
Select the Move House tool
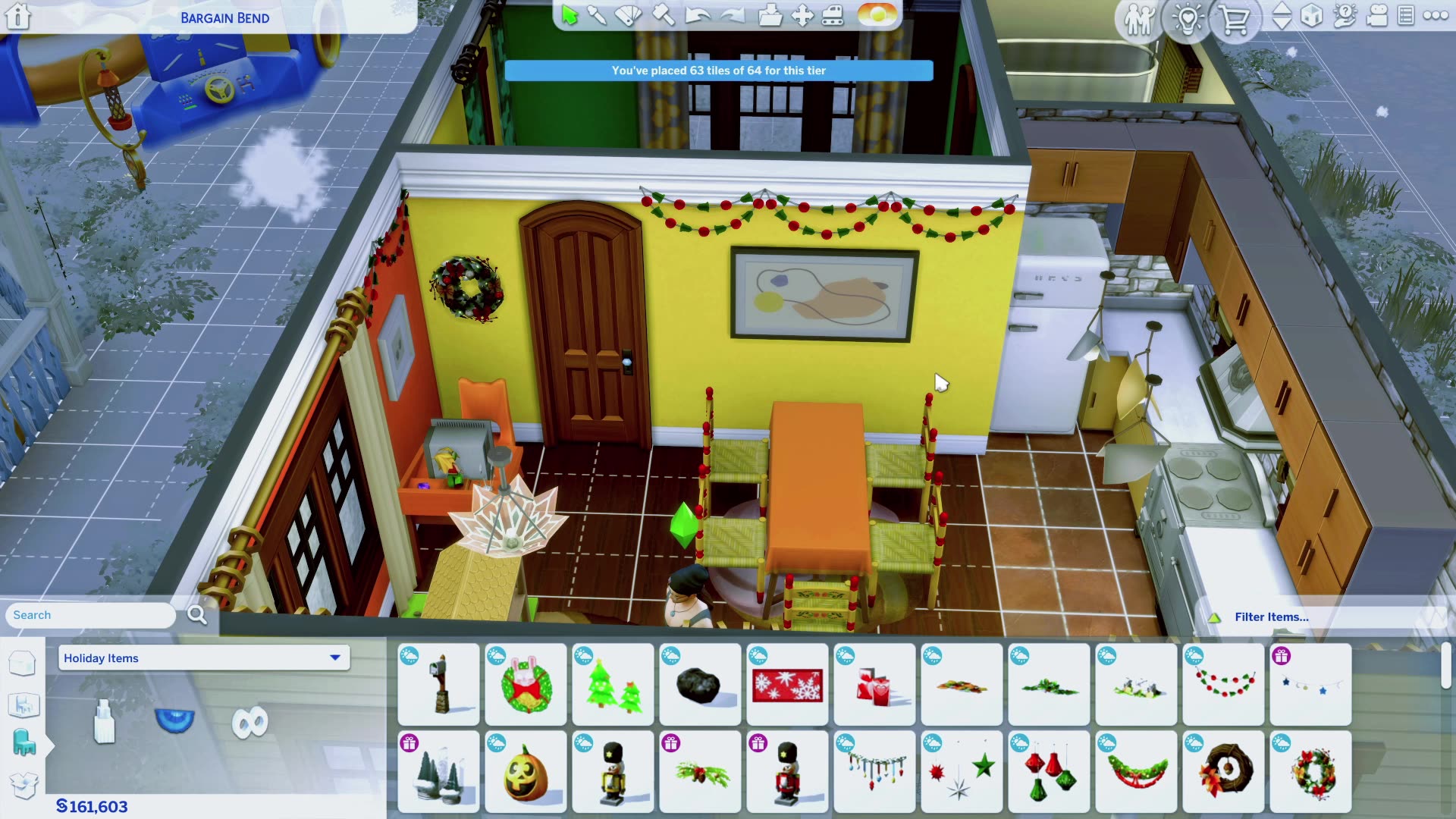(802, 17)
